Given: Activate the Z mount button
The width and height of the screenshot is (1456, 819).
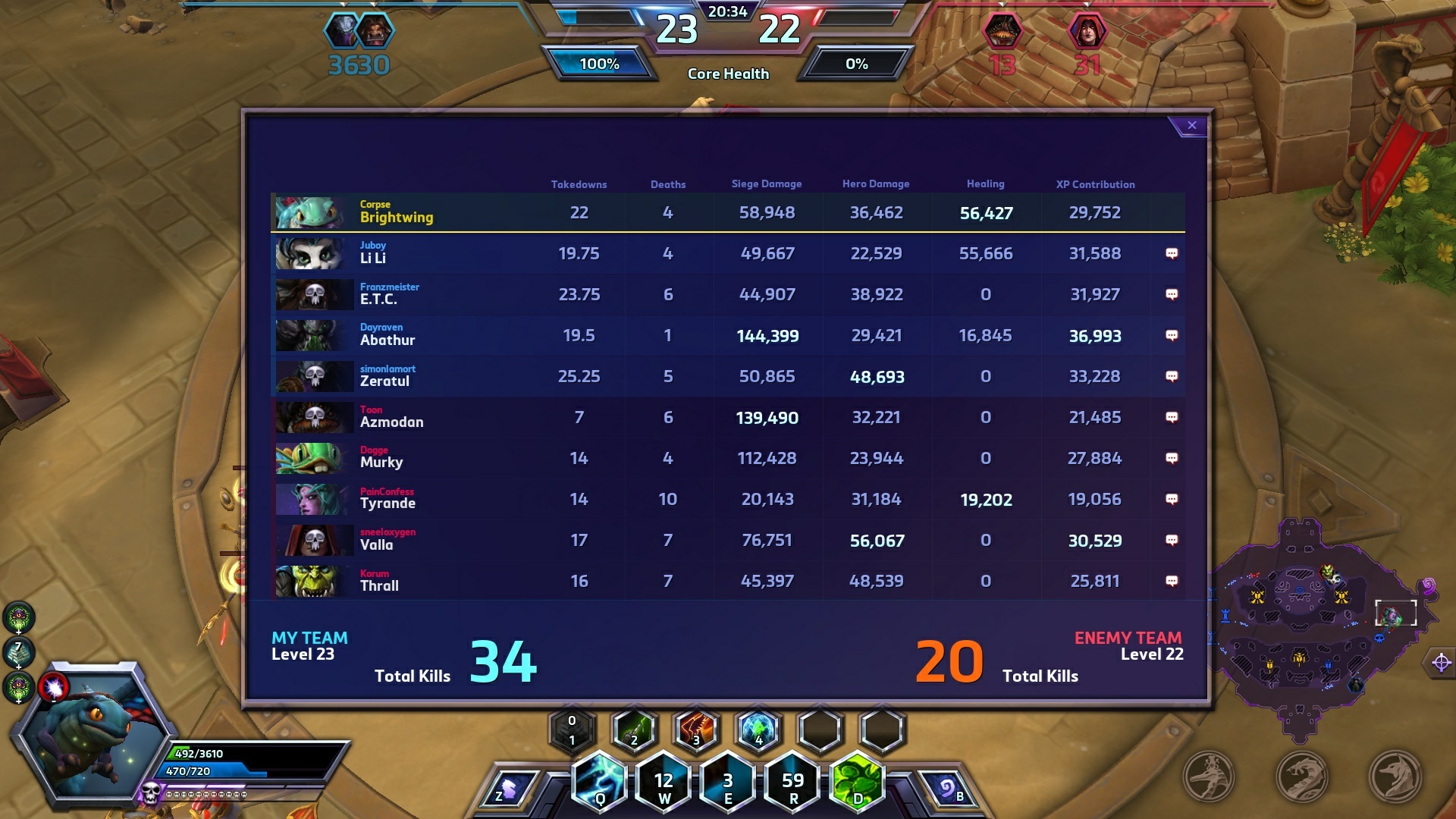Looking at the screenshot, I should point(509,790).
